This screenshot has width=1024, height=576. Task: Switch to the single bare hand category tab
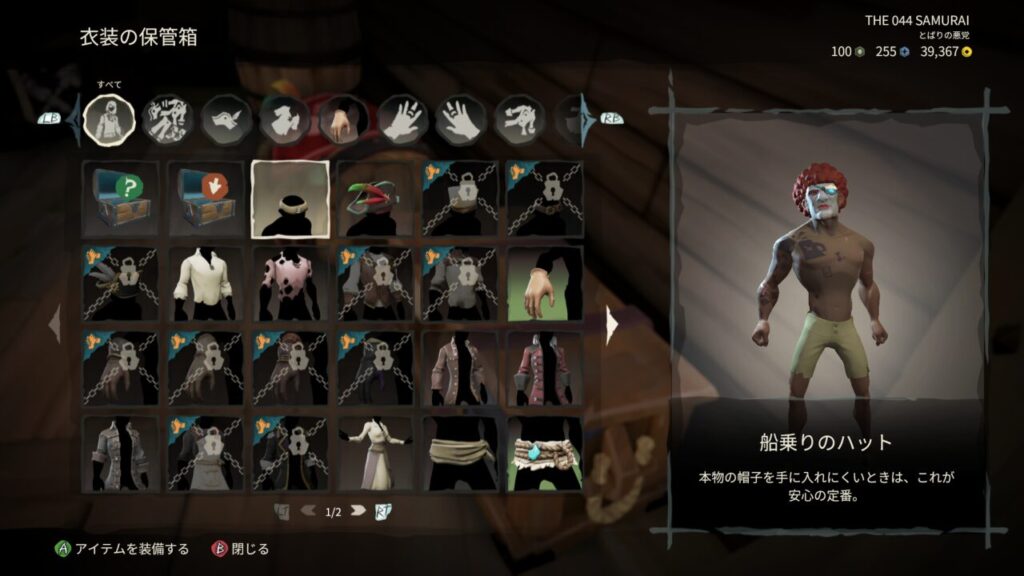pyautogui.click(x=343, y=119)
